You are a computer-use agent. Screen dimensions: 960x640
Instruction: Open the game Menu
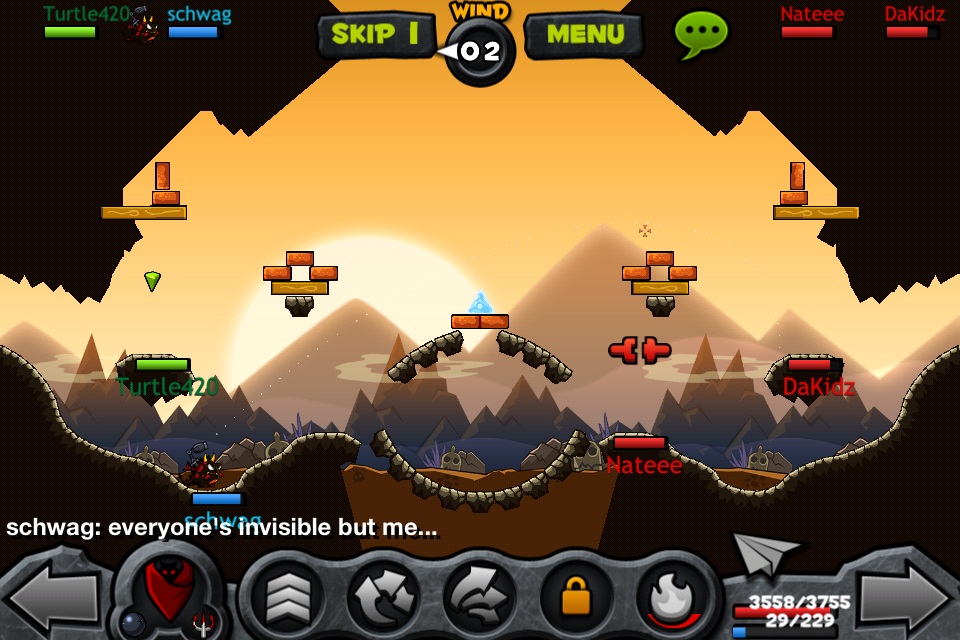(585, 35)
